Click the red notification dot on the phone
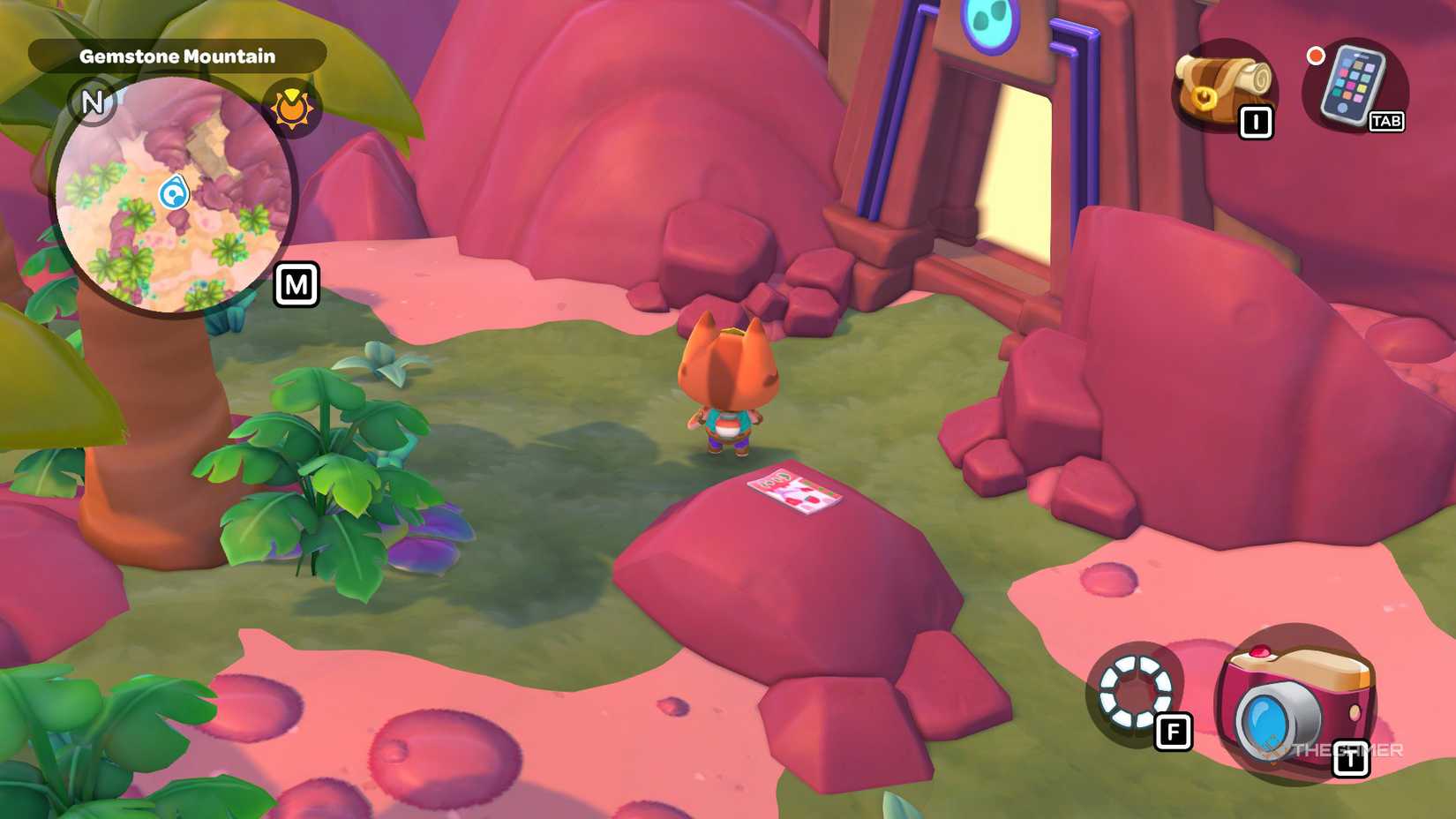This screenshot has width=1456, height=819. tap(1317, 55)
